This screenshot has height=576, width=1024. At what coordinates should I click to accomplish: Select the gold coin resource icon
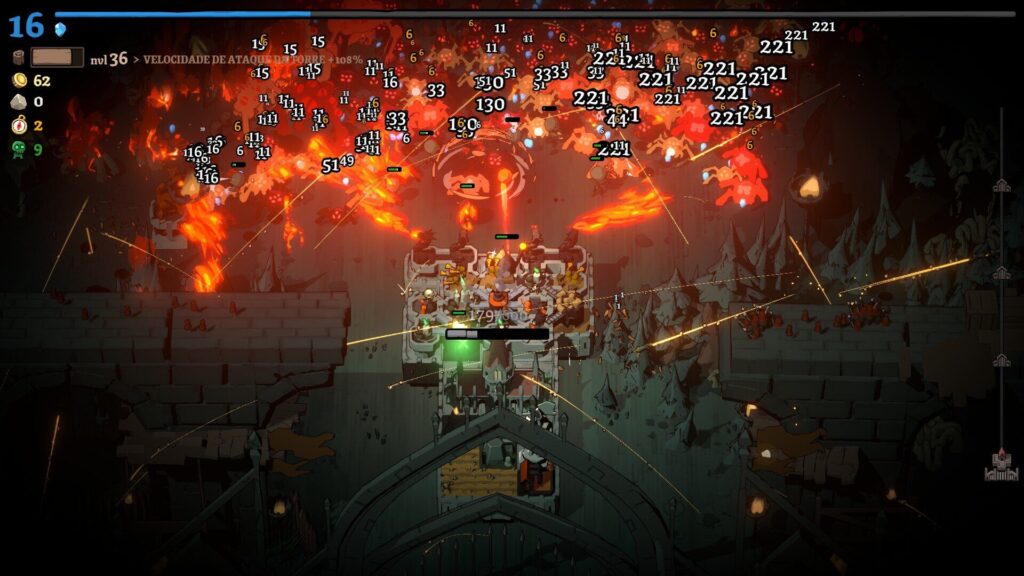19,80
